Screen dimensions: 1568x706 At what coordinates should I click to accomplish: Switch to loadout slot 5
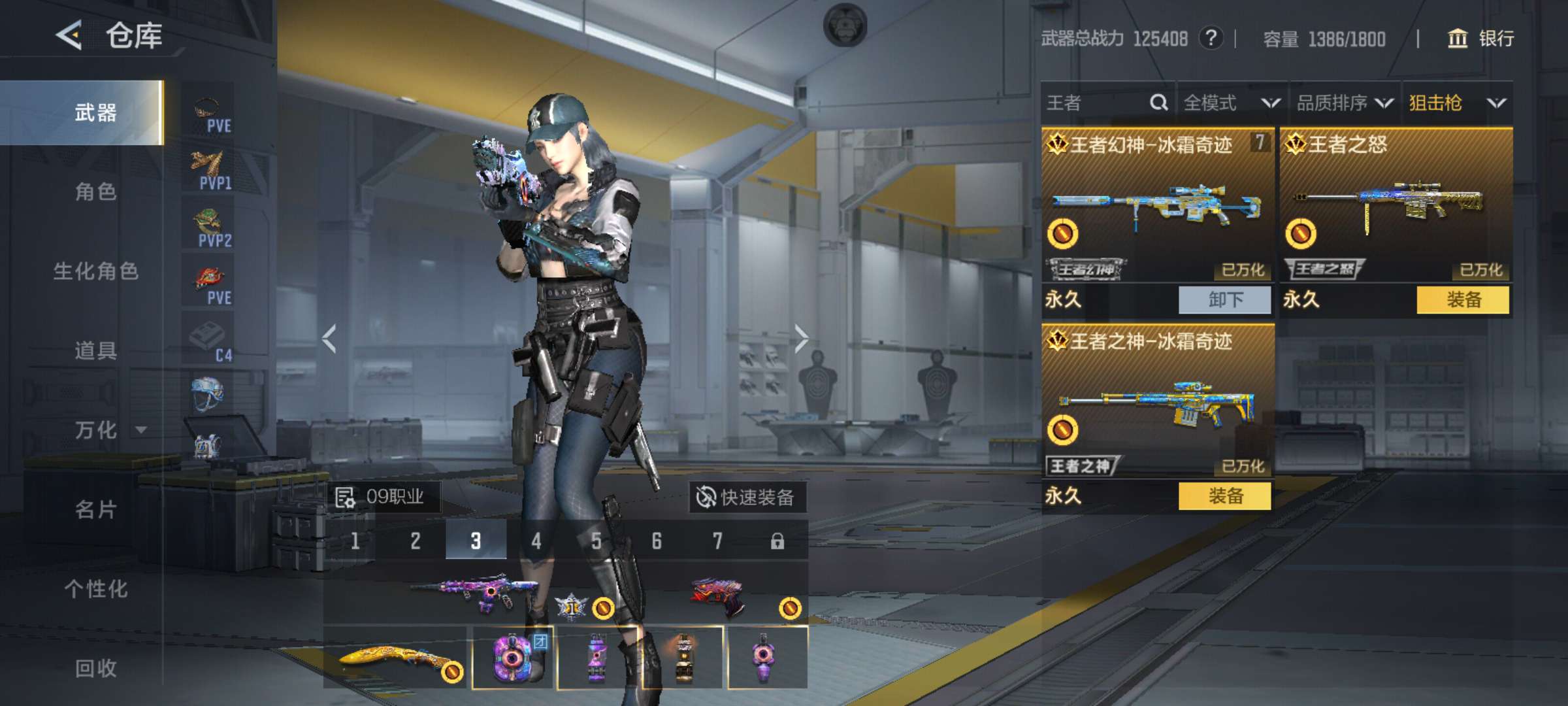(596, 541)
